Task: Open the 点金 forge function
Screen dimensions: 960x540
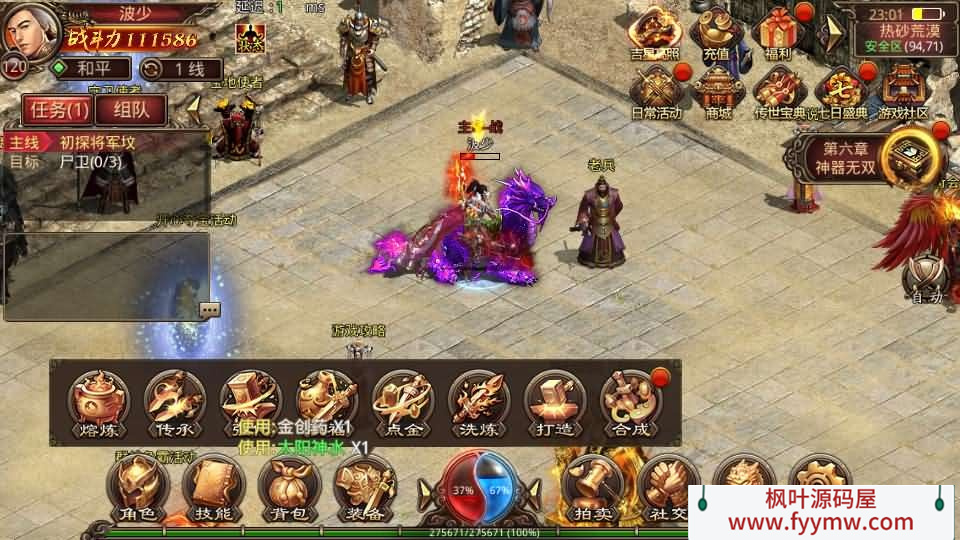Action: tap(402, 402)
